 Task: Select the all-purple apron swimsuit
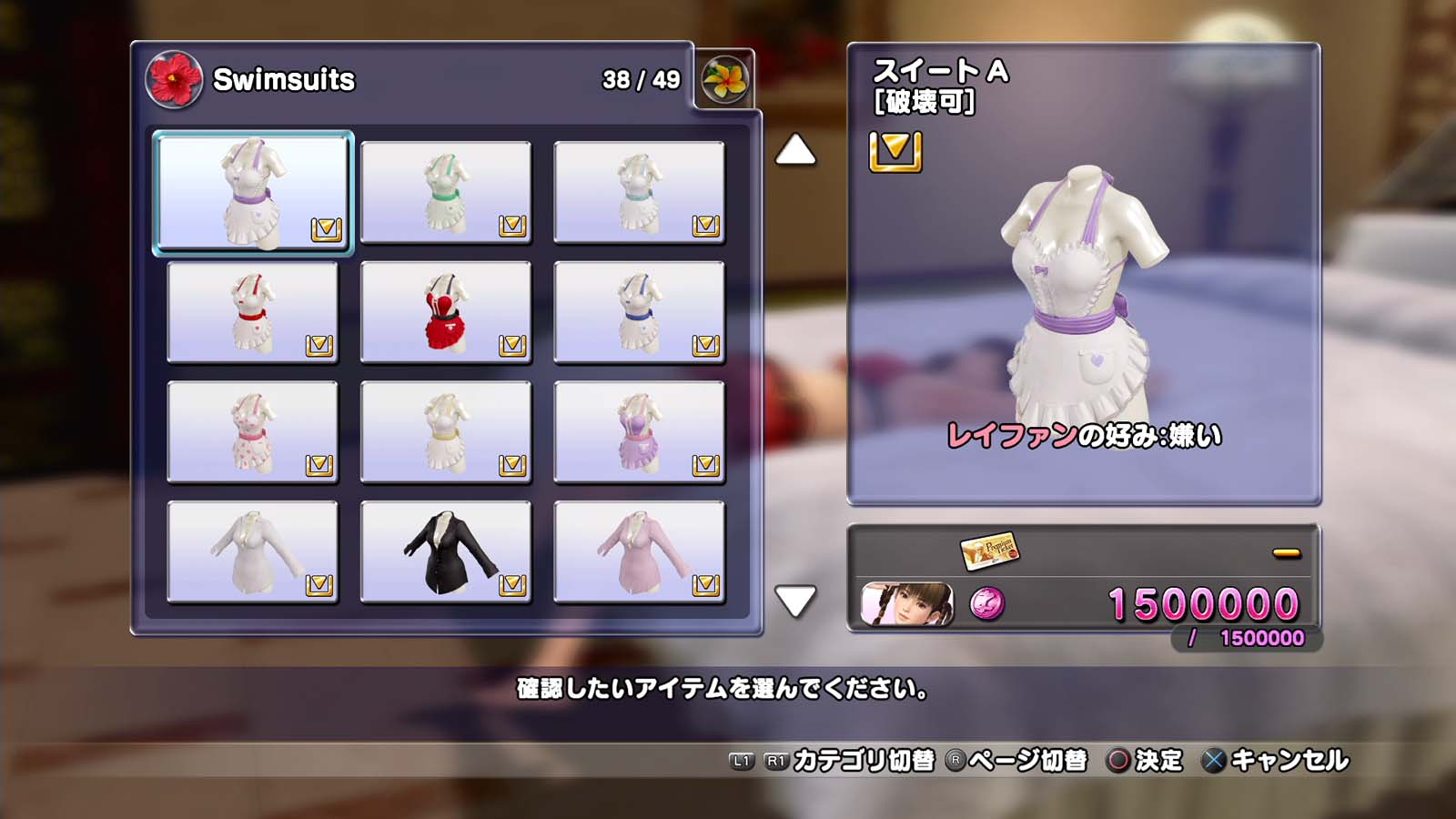click(x=639, y=432)
